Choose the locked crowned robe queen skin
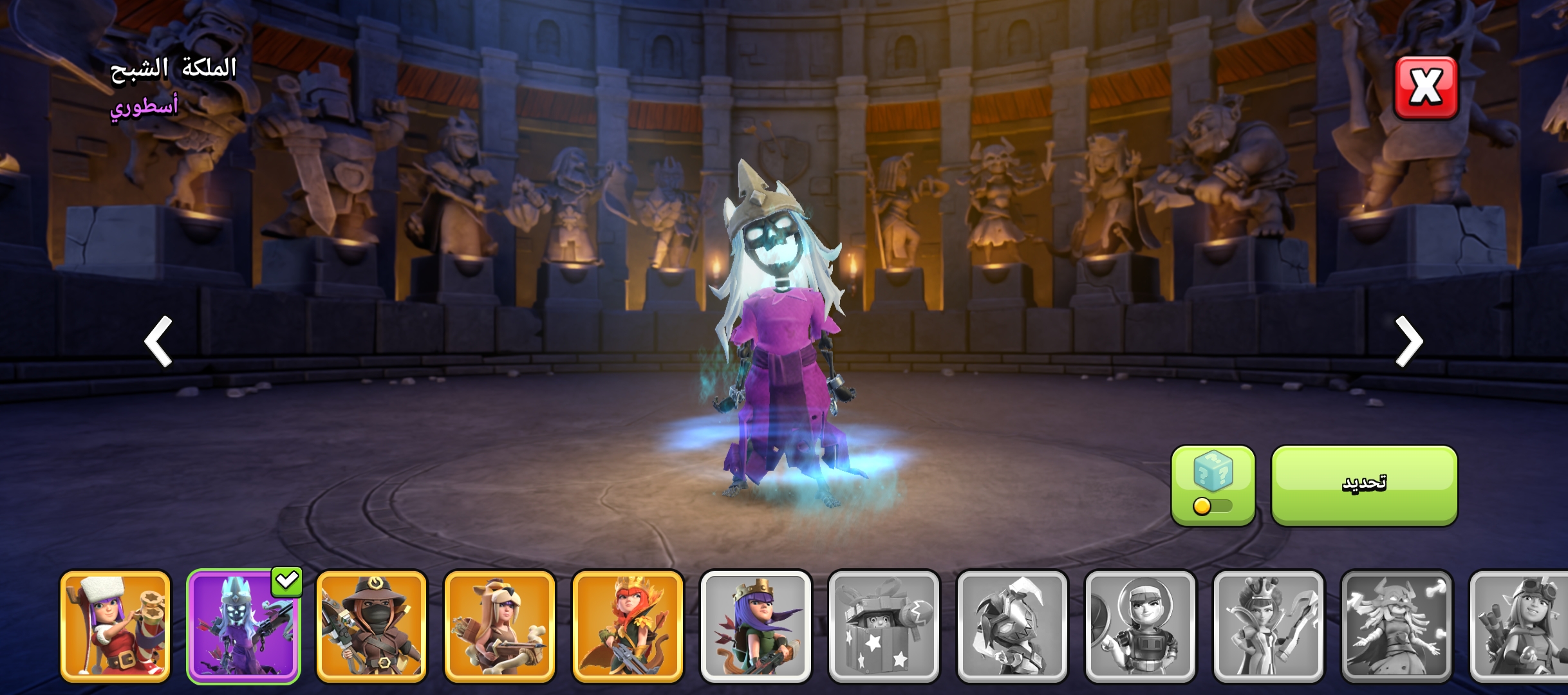1568x695 pixels. [x=1268, y=626]
